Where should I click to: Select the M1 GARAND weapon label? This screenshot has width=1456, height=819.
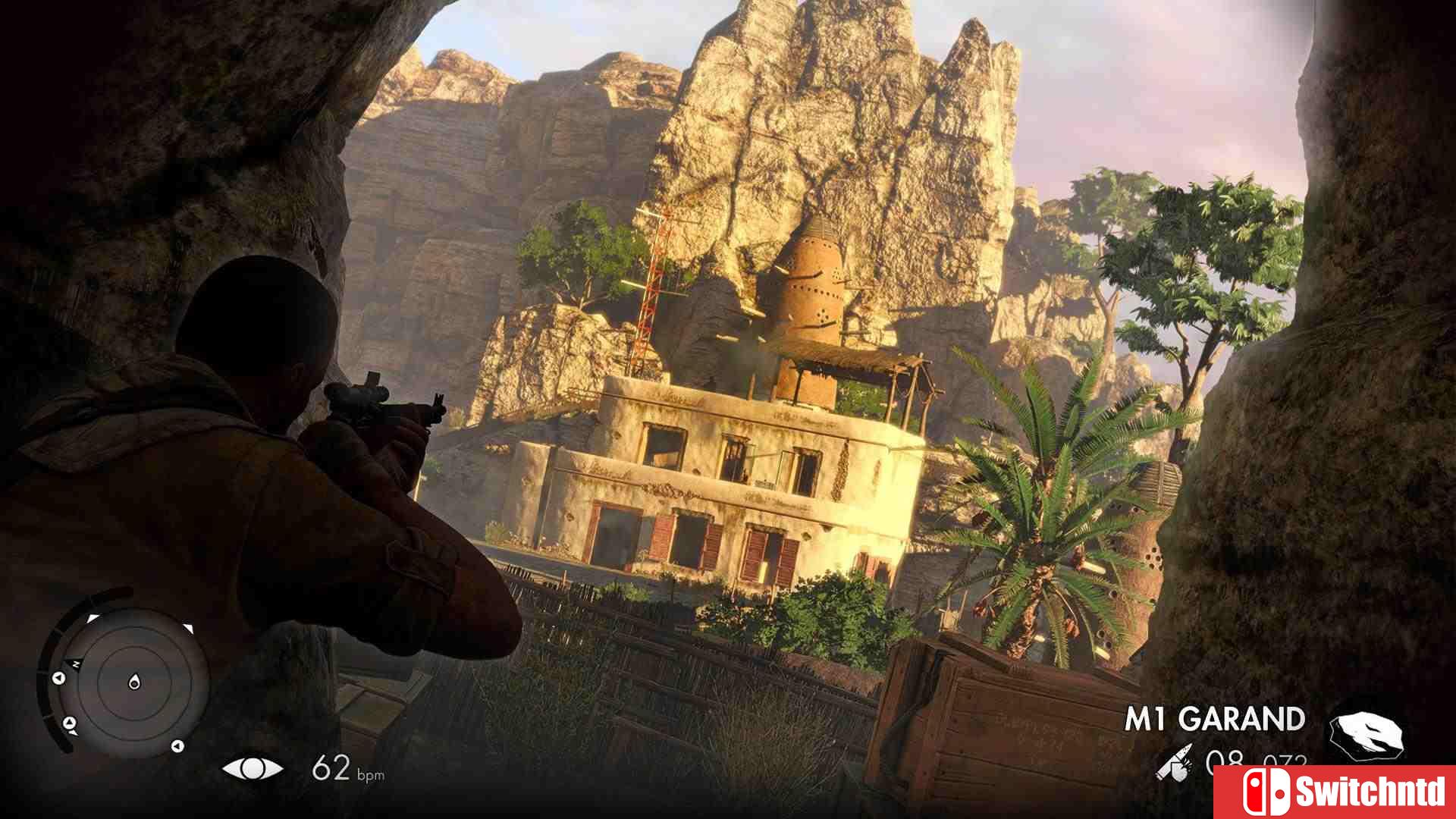click(1216, 717)
